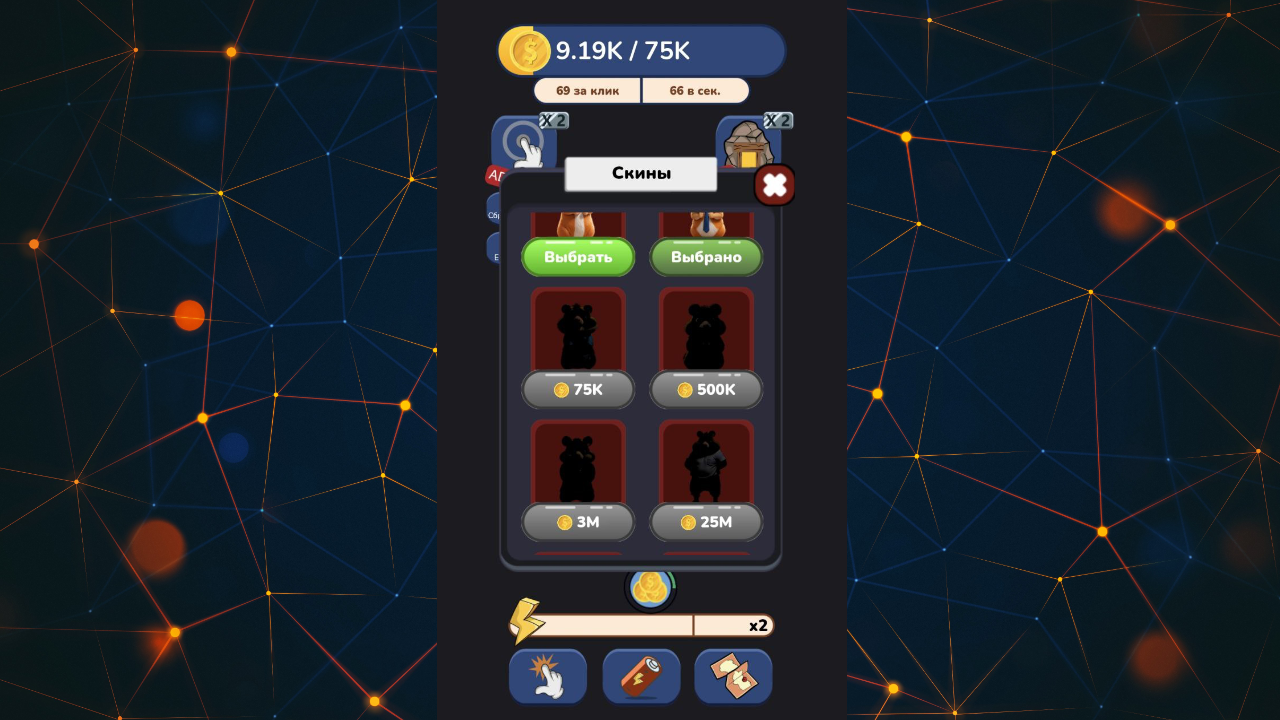
Task: Click the card pack booster icon
Action: coord(733,676)
